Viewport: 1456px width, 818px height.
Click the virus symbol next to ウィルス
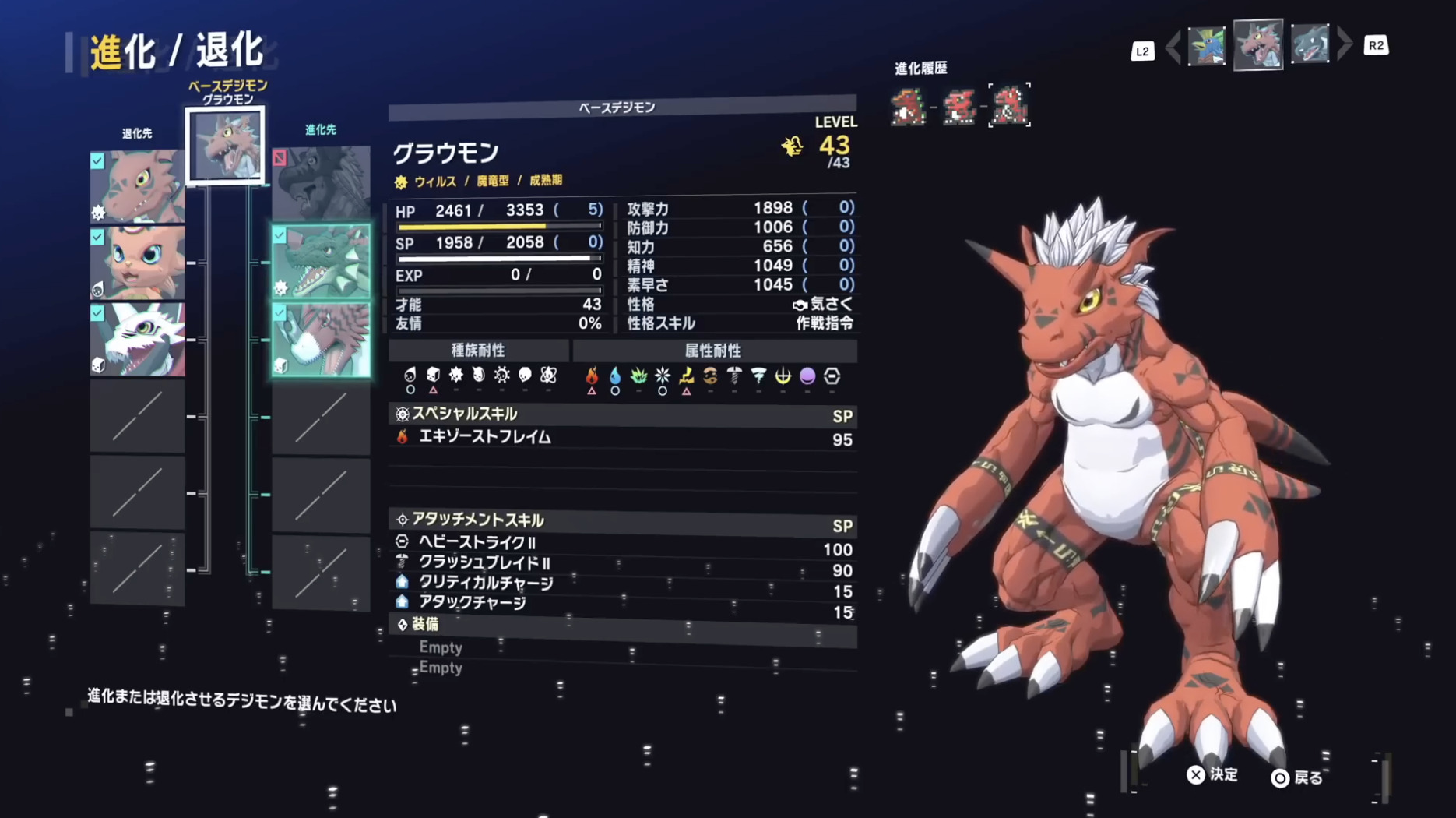click(x=401, y=180)
